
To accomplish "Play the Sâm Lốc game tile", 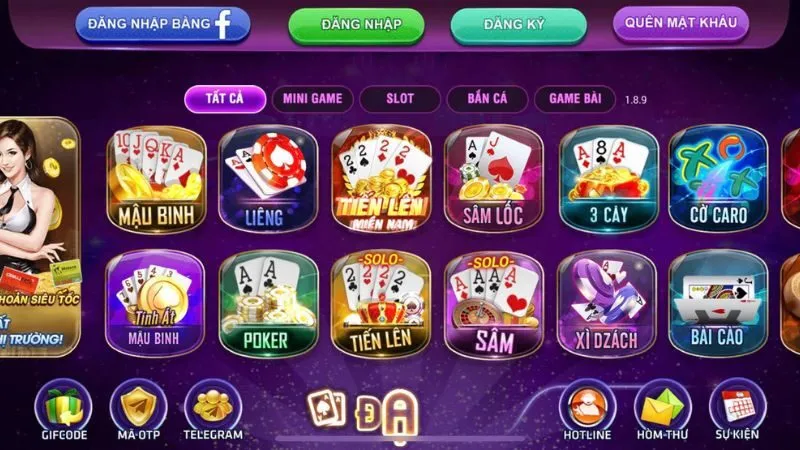I will click(493, 178).
